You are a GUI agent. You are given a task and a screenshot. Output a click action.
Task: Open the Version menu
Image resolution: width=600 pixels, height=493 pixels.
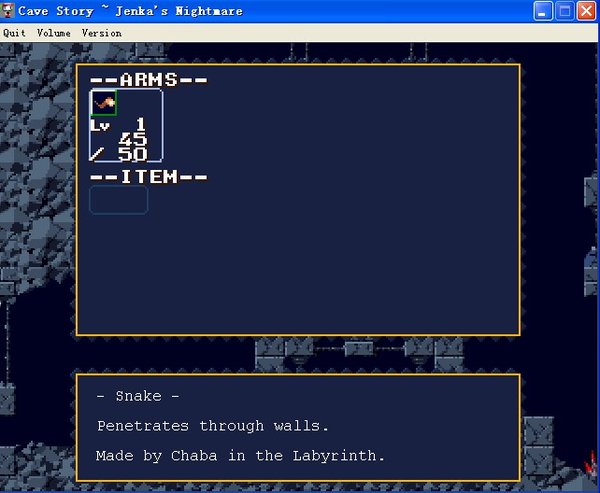[x=101, y=33]
